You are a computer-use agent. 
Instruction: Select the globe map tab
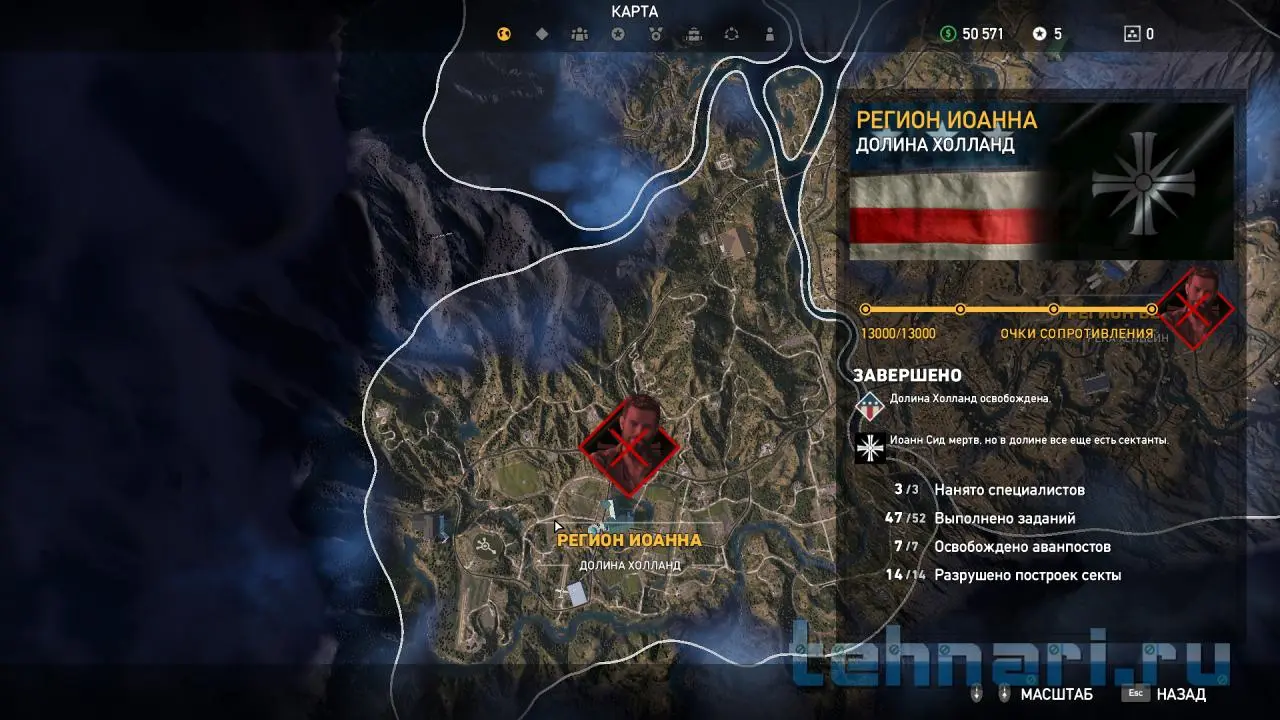504,34
